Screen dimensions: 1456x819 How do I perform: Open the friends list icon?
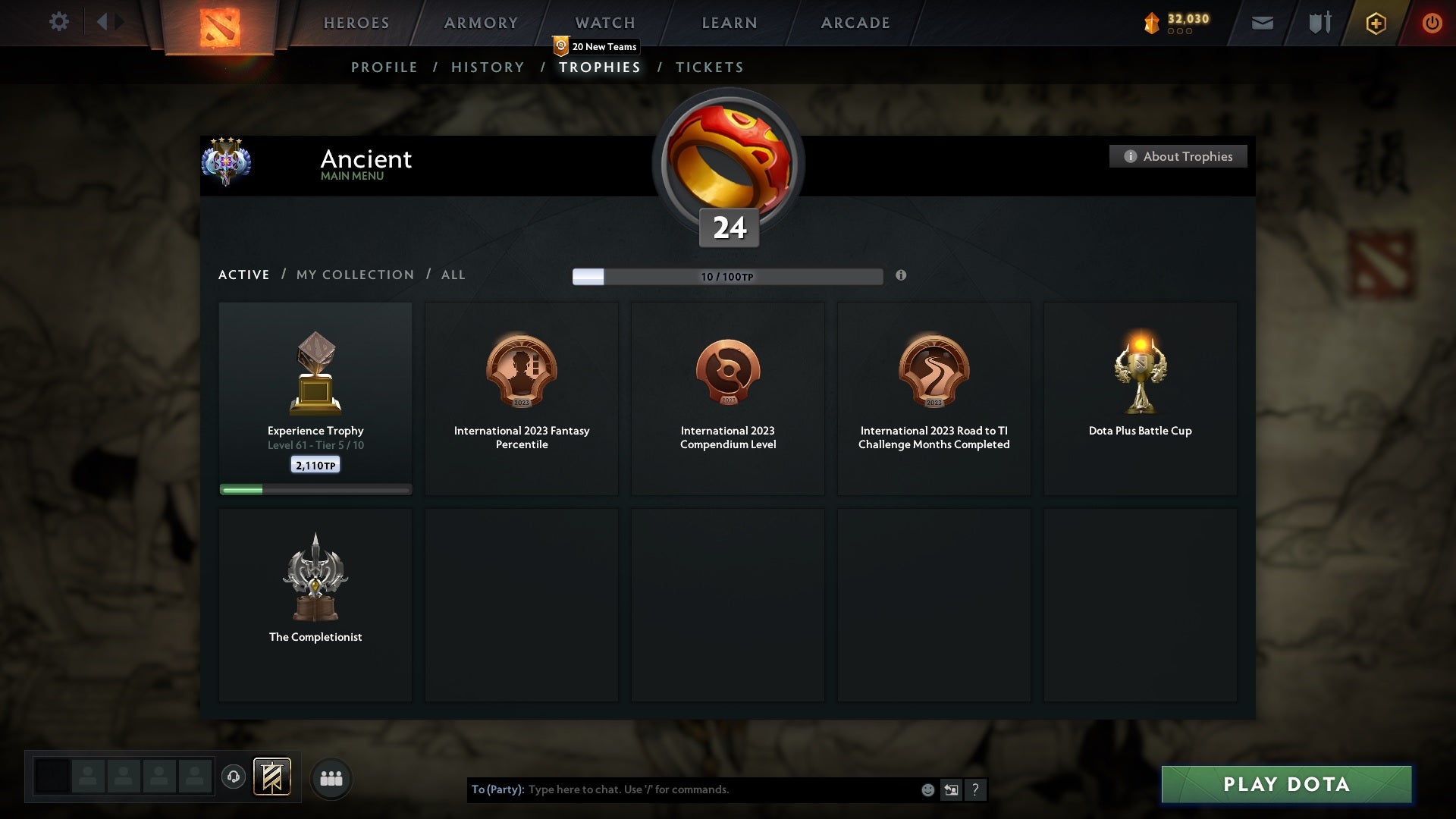tap(330, 777)
